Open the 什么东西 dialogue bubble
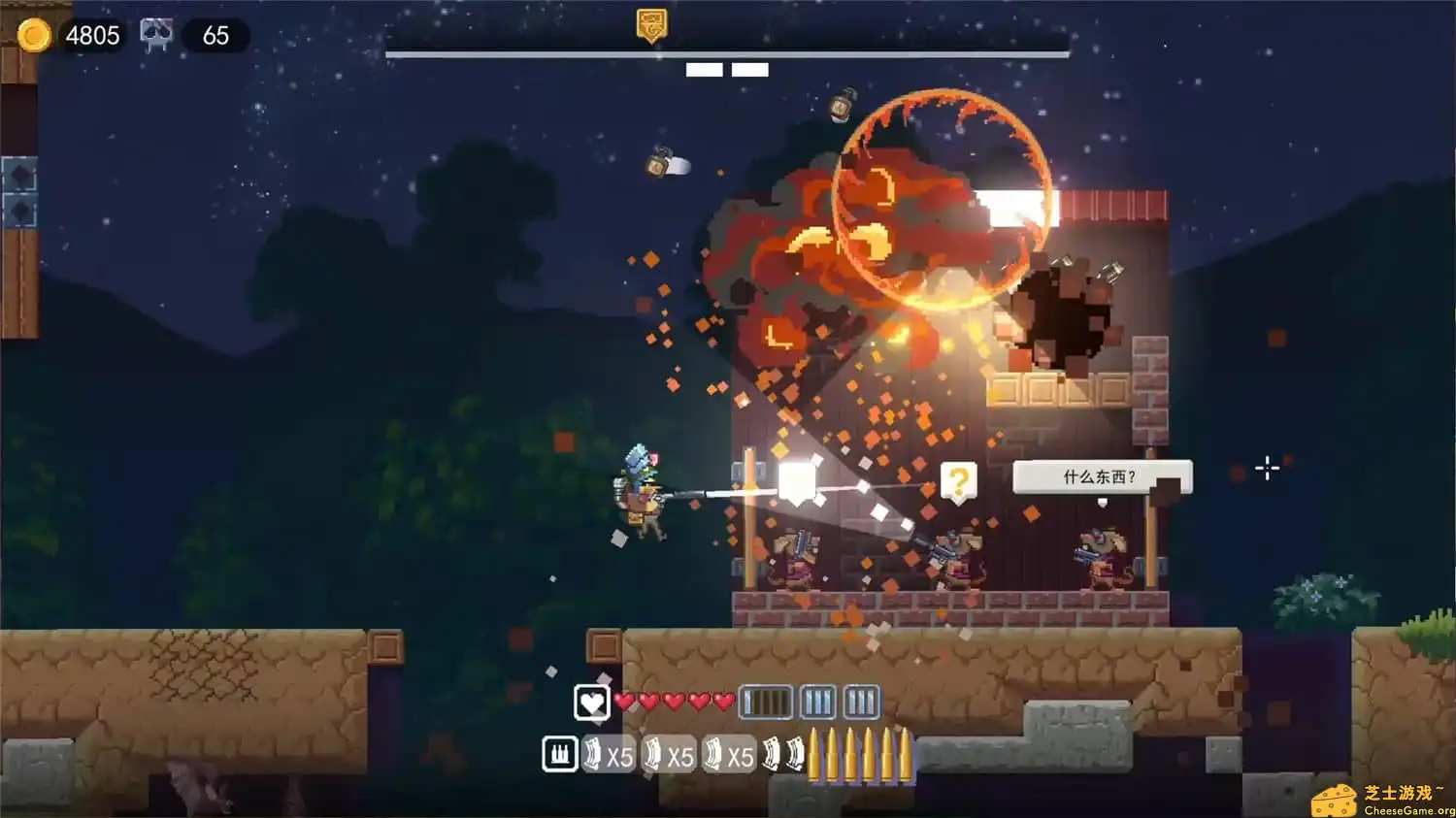Viewport: 1456px width, 818px height. pos(1101,477)
